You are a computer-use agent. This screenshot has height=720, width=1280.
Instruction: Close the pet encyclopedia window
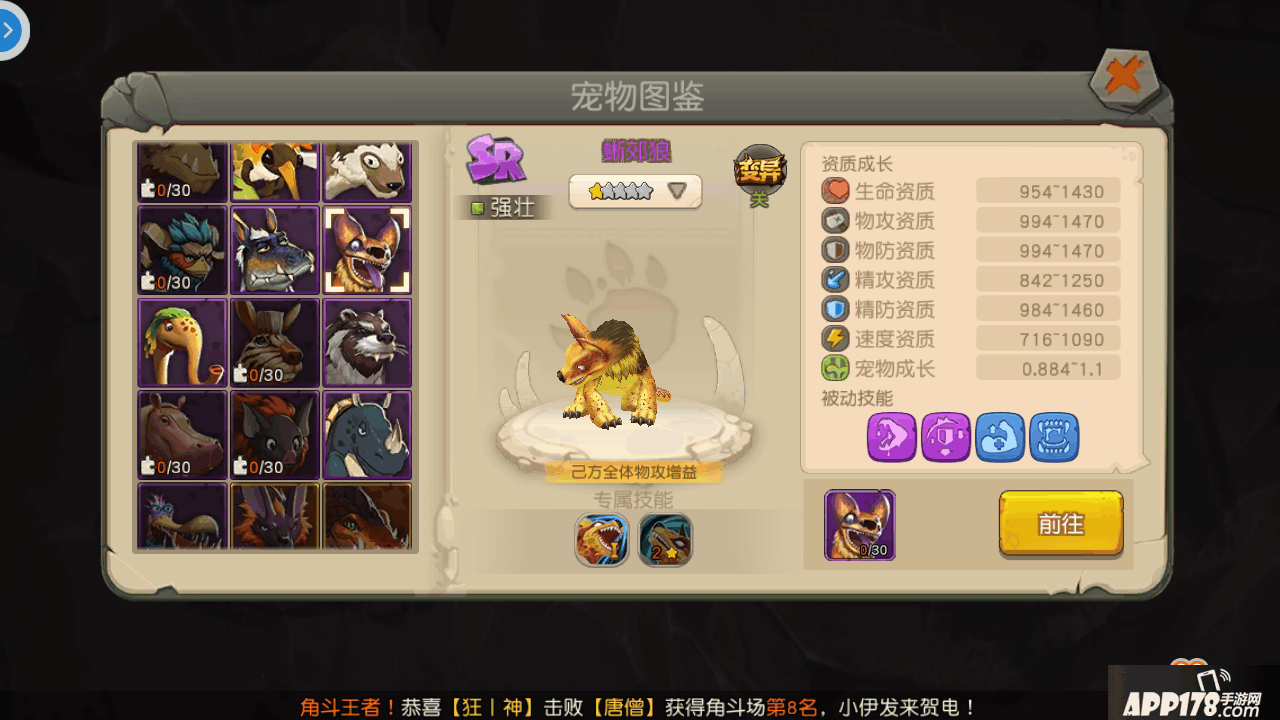[x=1124, y=78]
